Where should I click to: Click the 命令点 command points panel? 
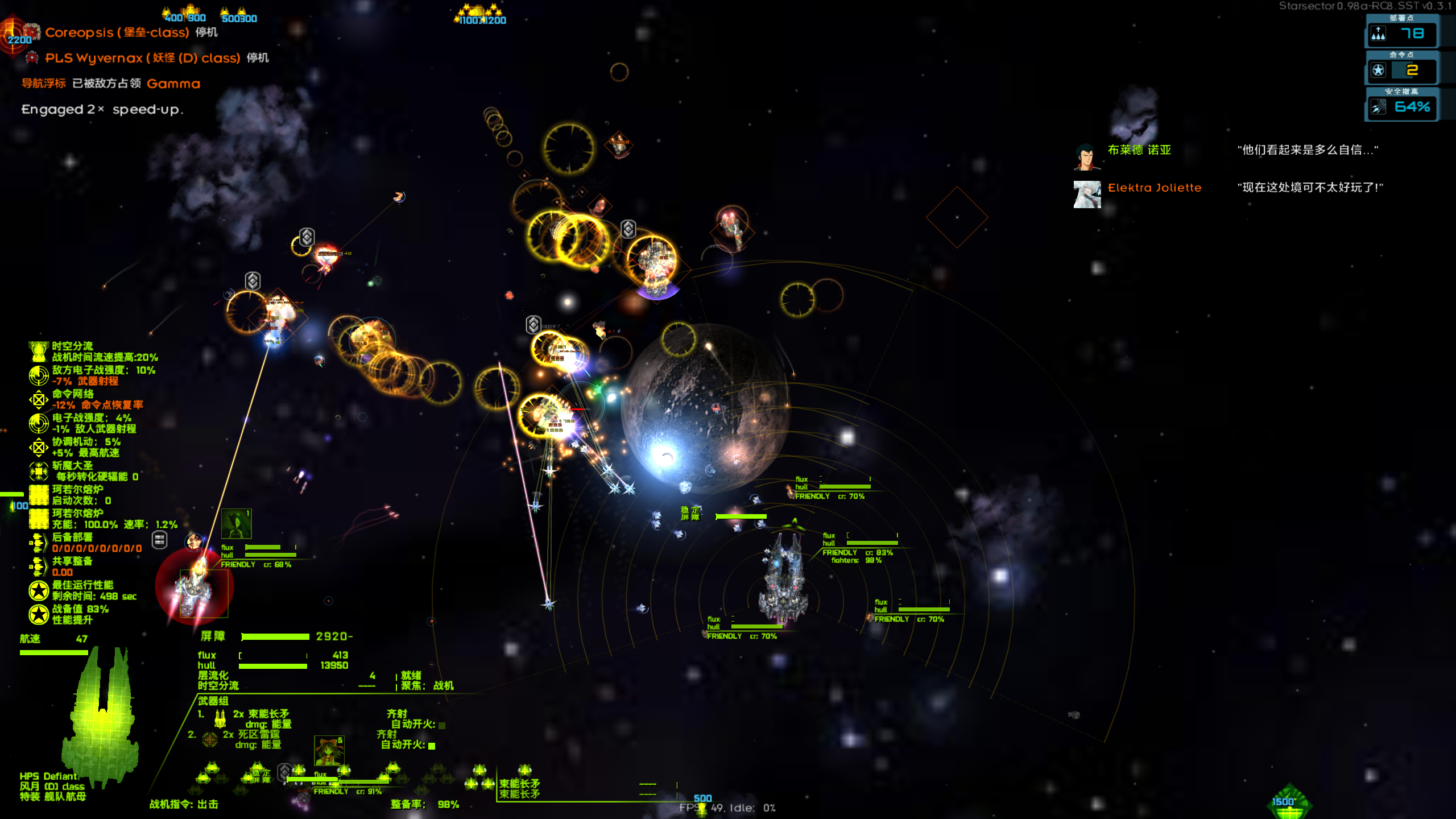tap(1401, 69)
